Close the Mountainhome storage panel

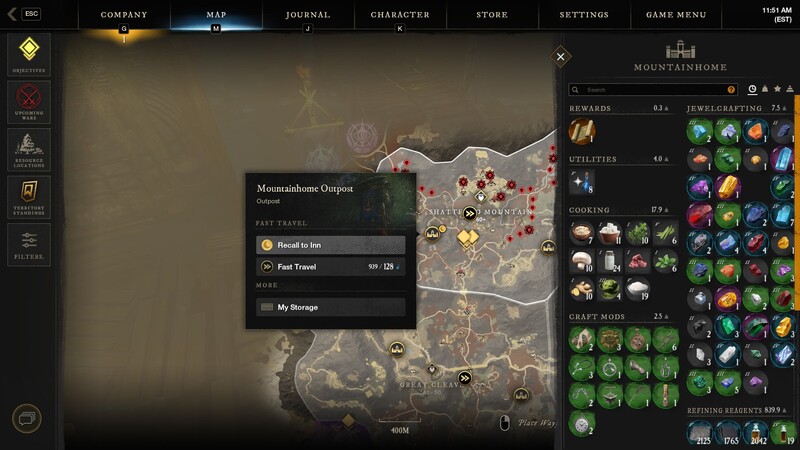(x=561, y=57)
